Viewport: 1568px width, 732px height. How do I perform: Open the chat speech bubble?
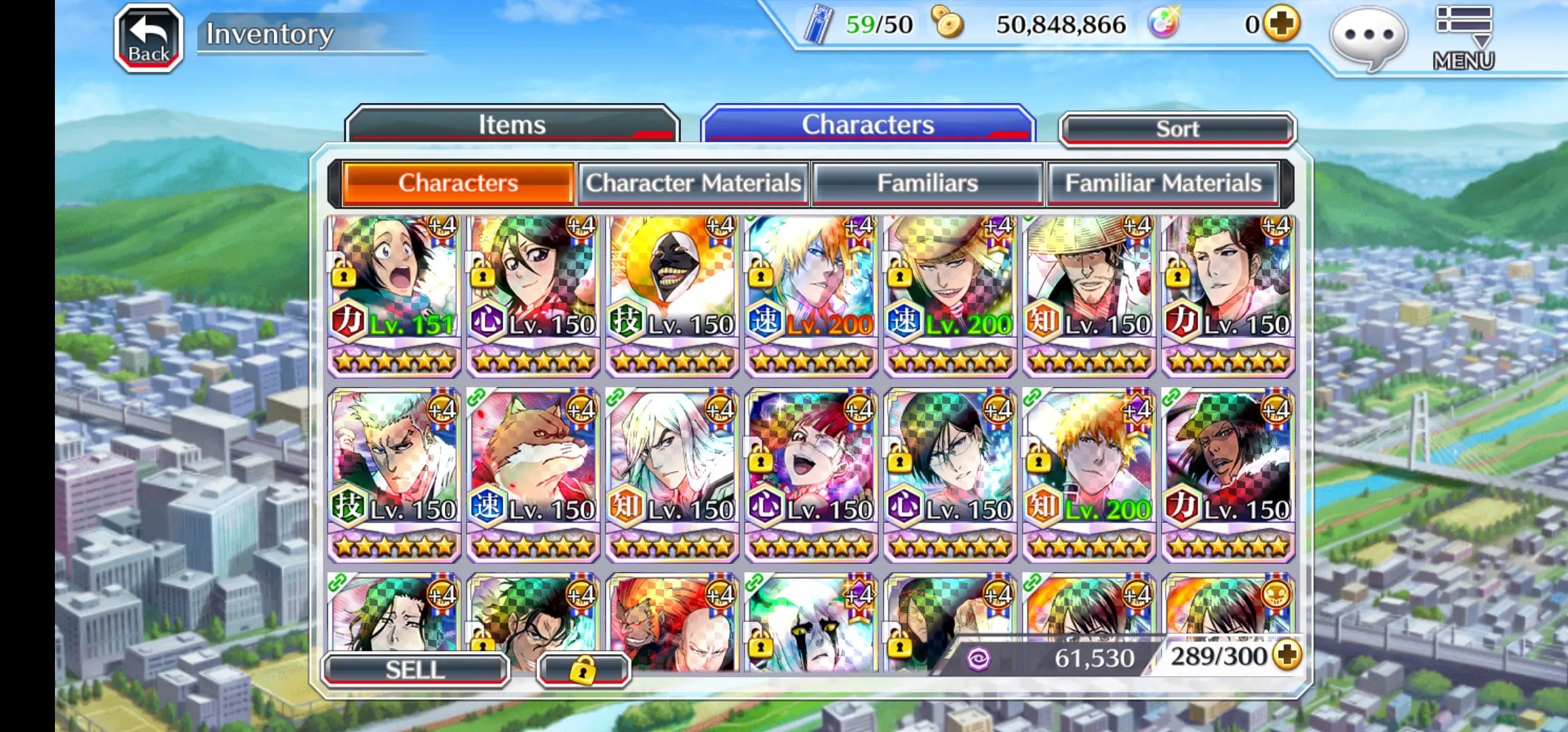tap(1369, 37)
